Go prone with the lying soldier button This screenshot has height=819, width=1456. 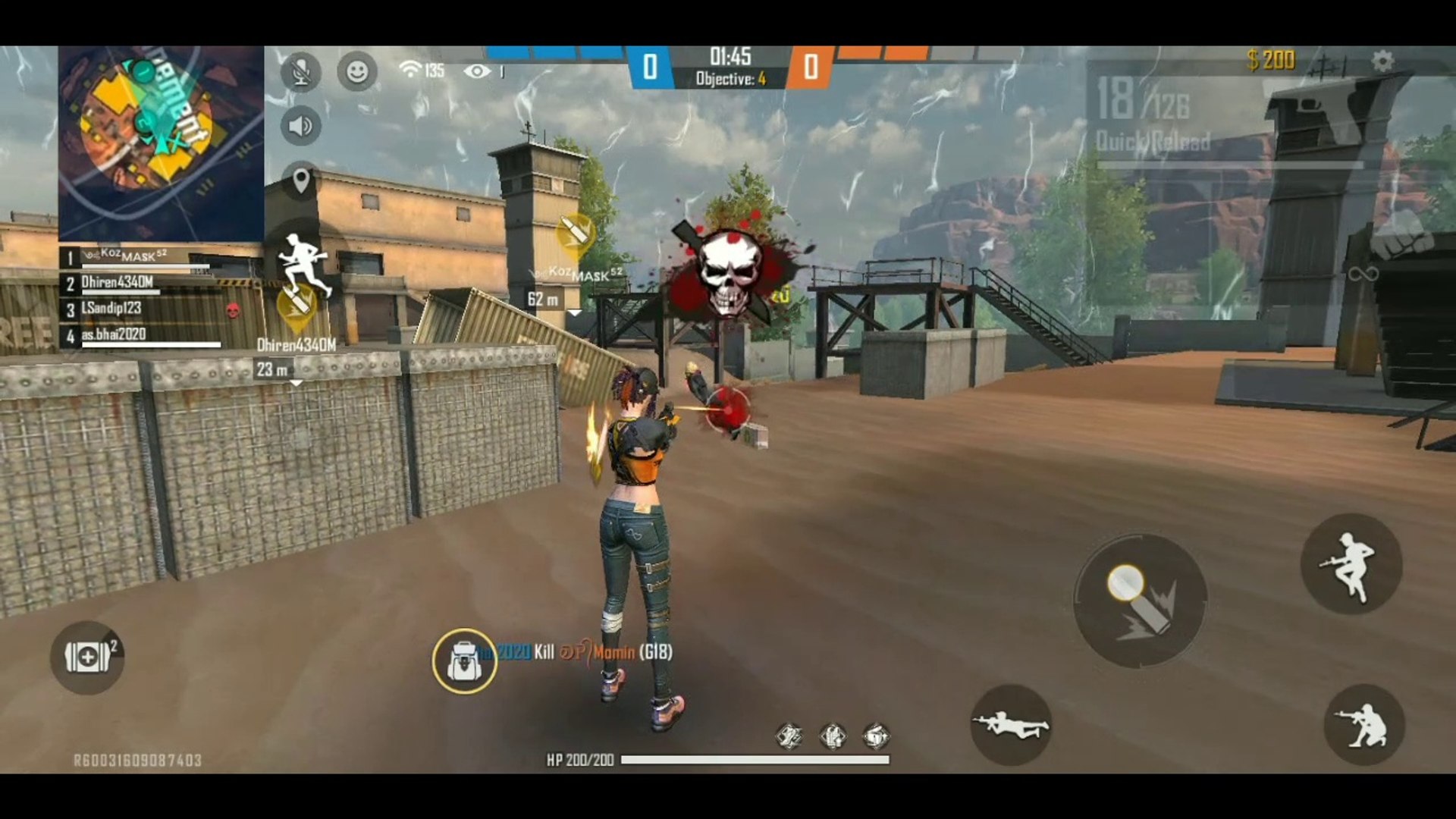pyautogui.click(x=1010, y=724)
